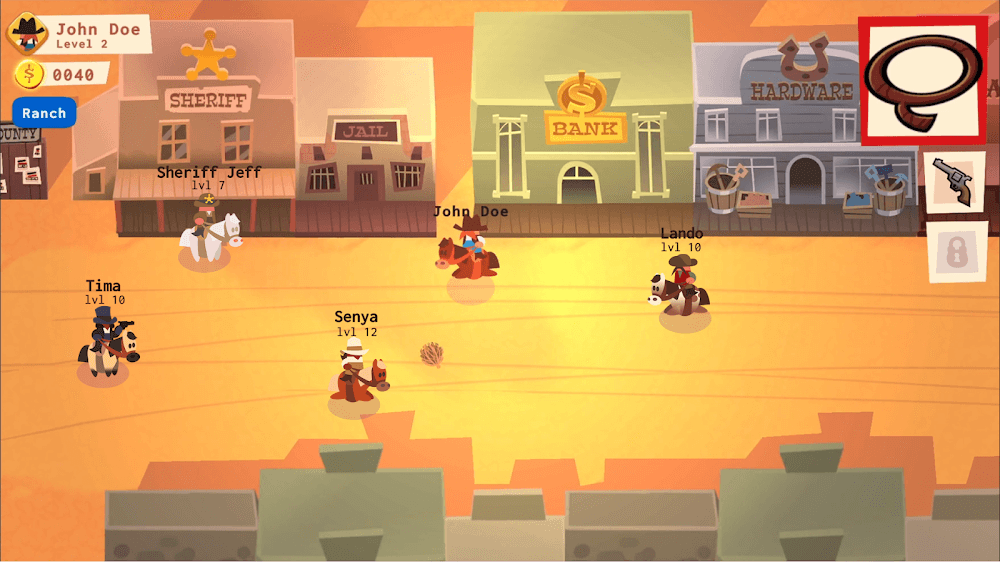
Task: Click the gold dollar coin icon
Action: 29,74
